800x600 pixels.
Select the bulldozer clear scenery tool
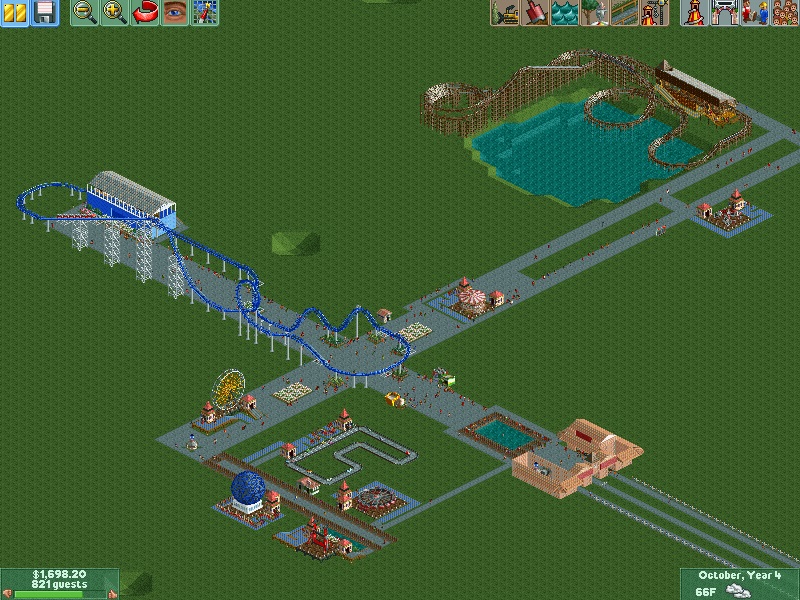coord(505,12)
